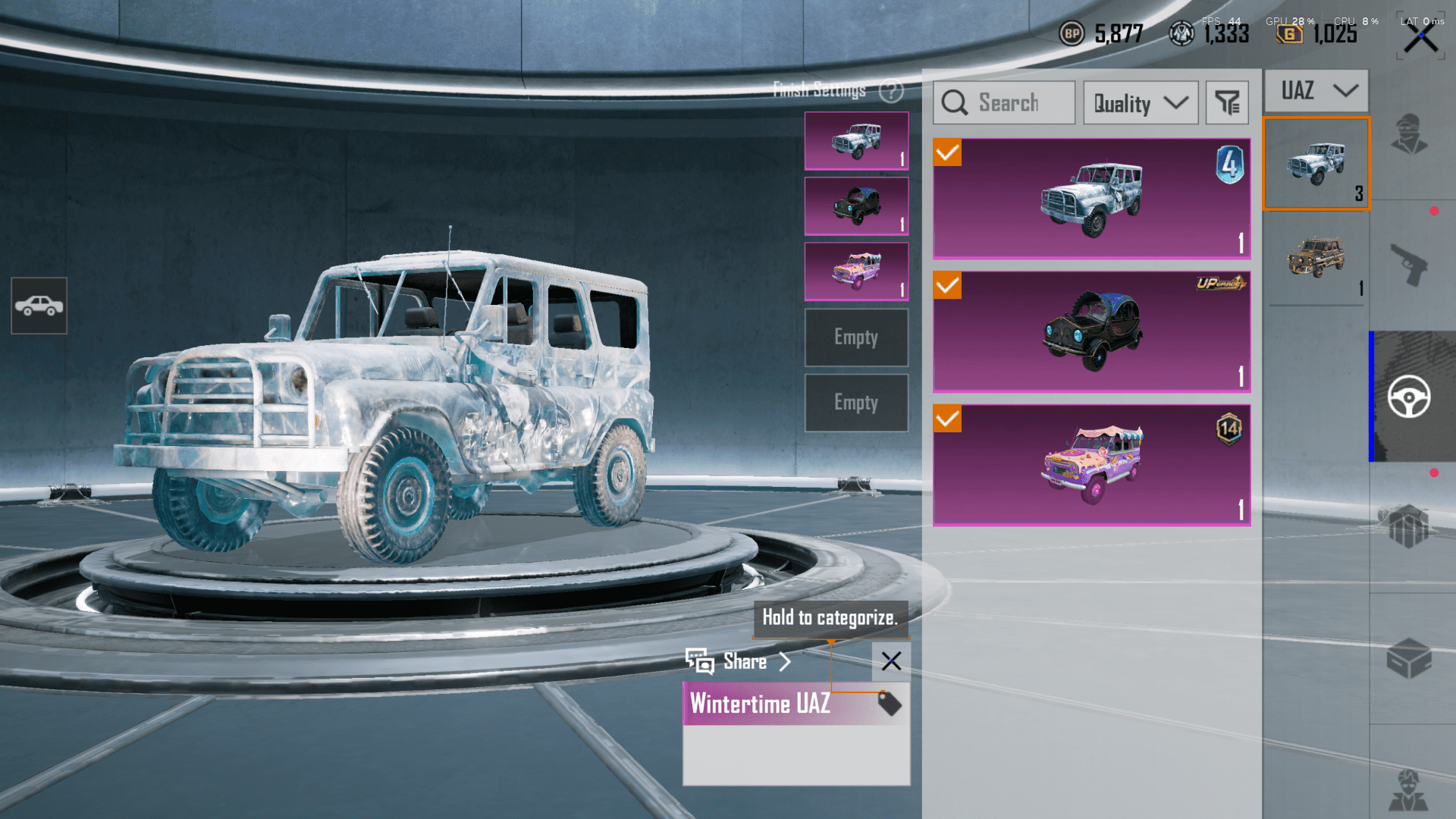Choose the black upgradable UAZ skin card
Image resolution: width=1456 pixels, height=819 pixels.
point(1091,331)
